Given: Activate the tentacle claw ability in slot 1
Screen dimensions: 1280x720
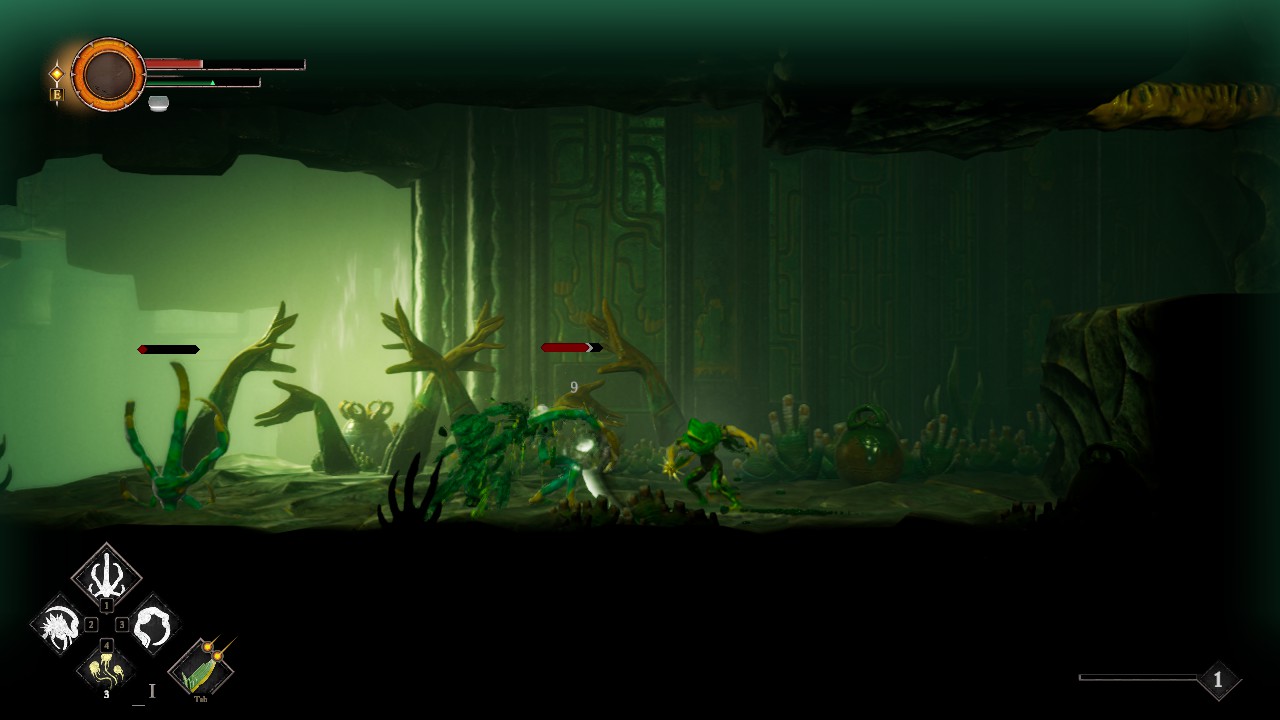Looking at the screenshot, I should pos(106,576).
